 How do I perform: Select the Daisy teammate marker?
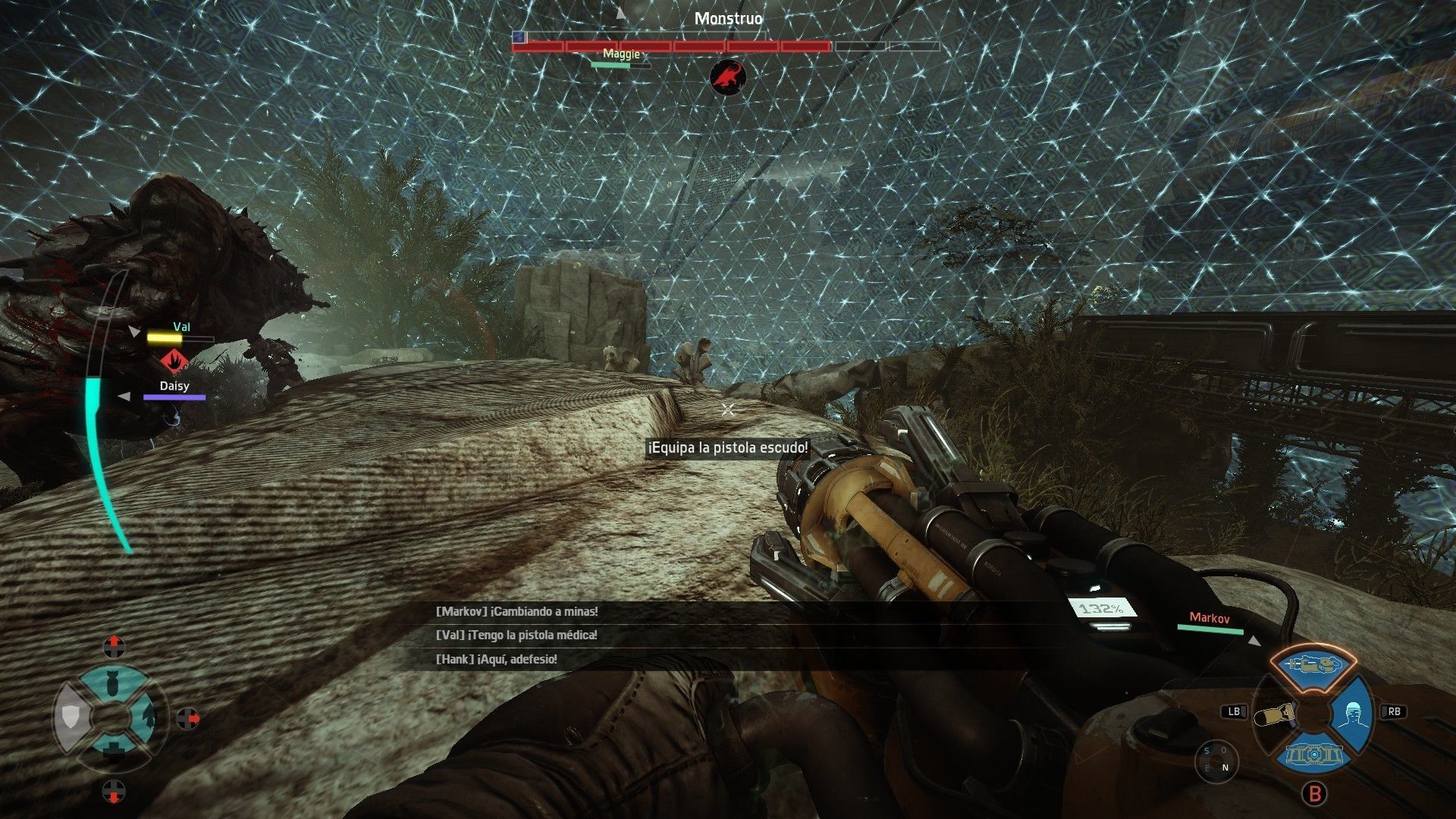pos(174,387)
